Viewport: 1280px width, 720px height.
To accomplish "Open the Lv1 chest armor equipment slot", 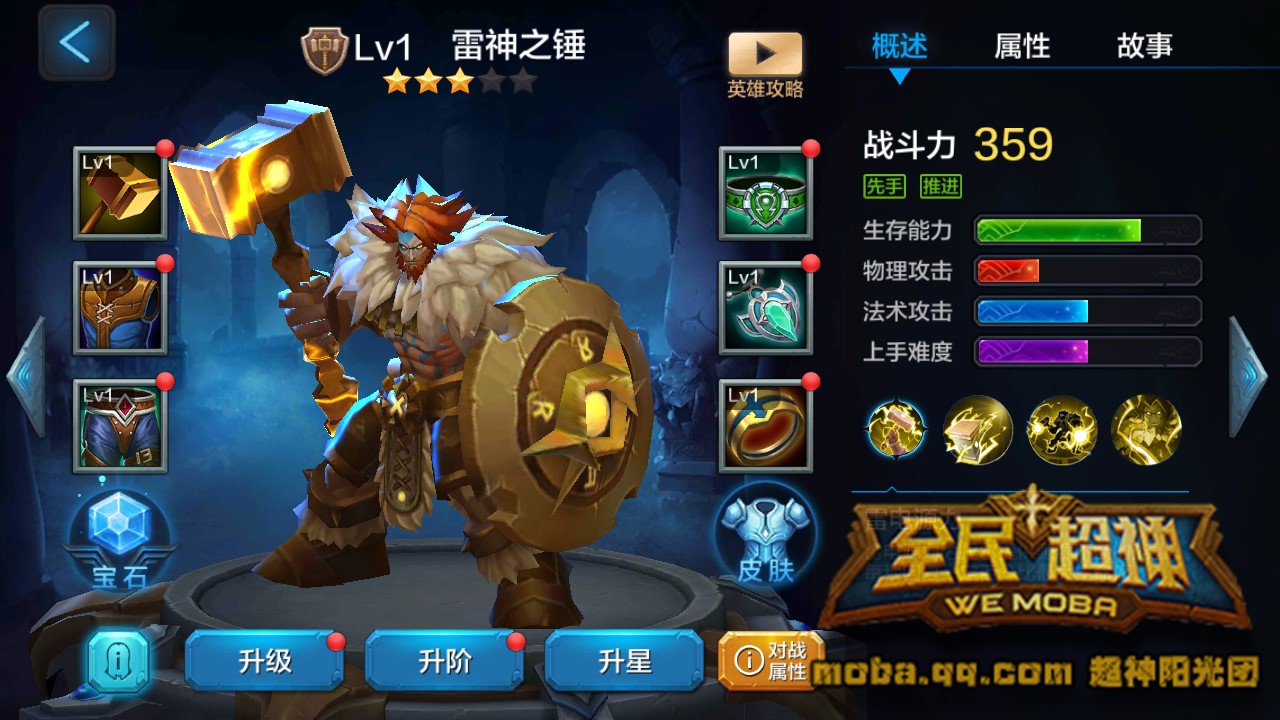I will pyautogui.click(x=119, y=307).
